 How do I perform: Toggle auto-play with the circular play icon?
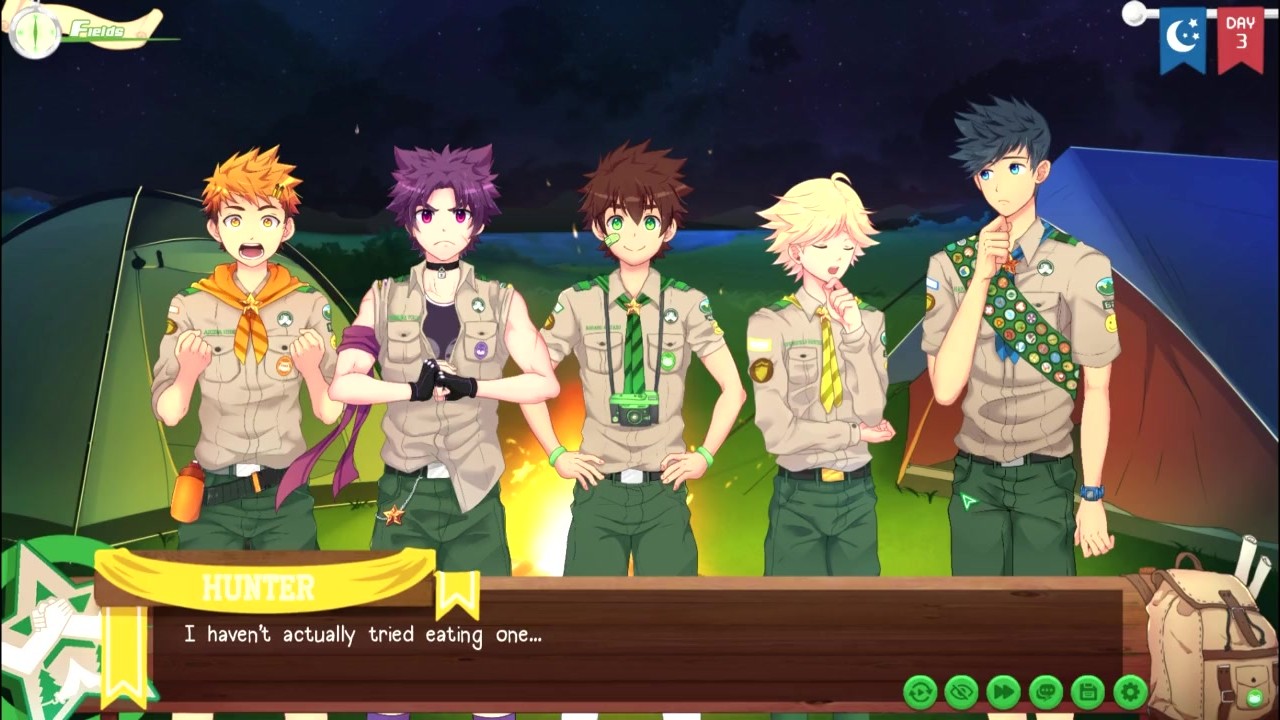tap(920, 691)
